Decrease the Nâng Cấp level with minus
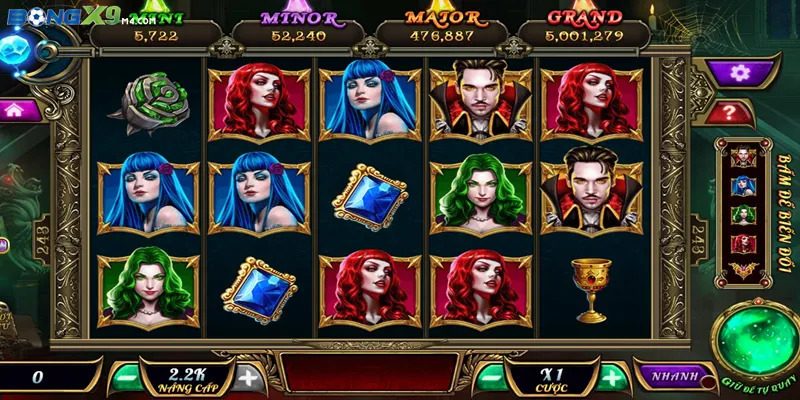Image resolution: width=800 pixels, height=400 pixels. coord(125,377)
